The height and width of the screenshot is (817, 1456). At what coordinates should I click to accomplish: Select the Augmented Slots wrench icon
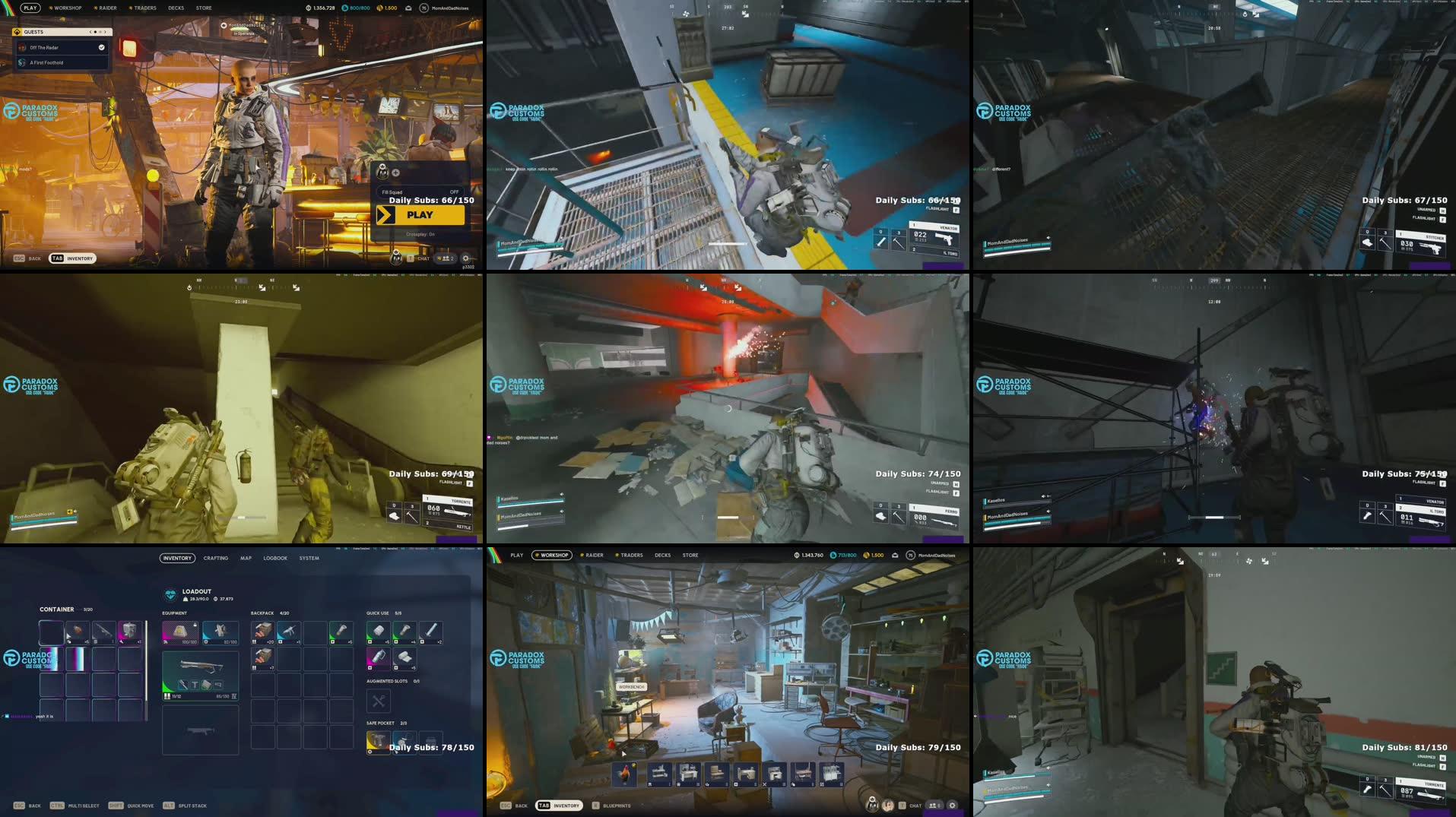click(x=378, y=701)
